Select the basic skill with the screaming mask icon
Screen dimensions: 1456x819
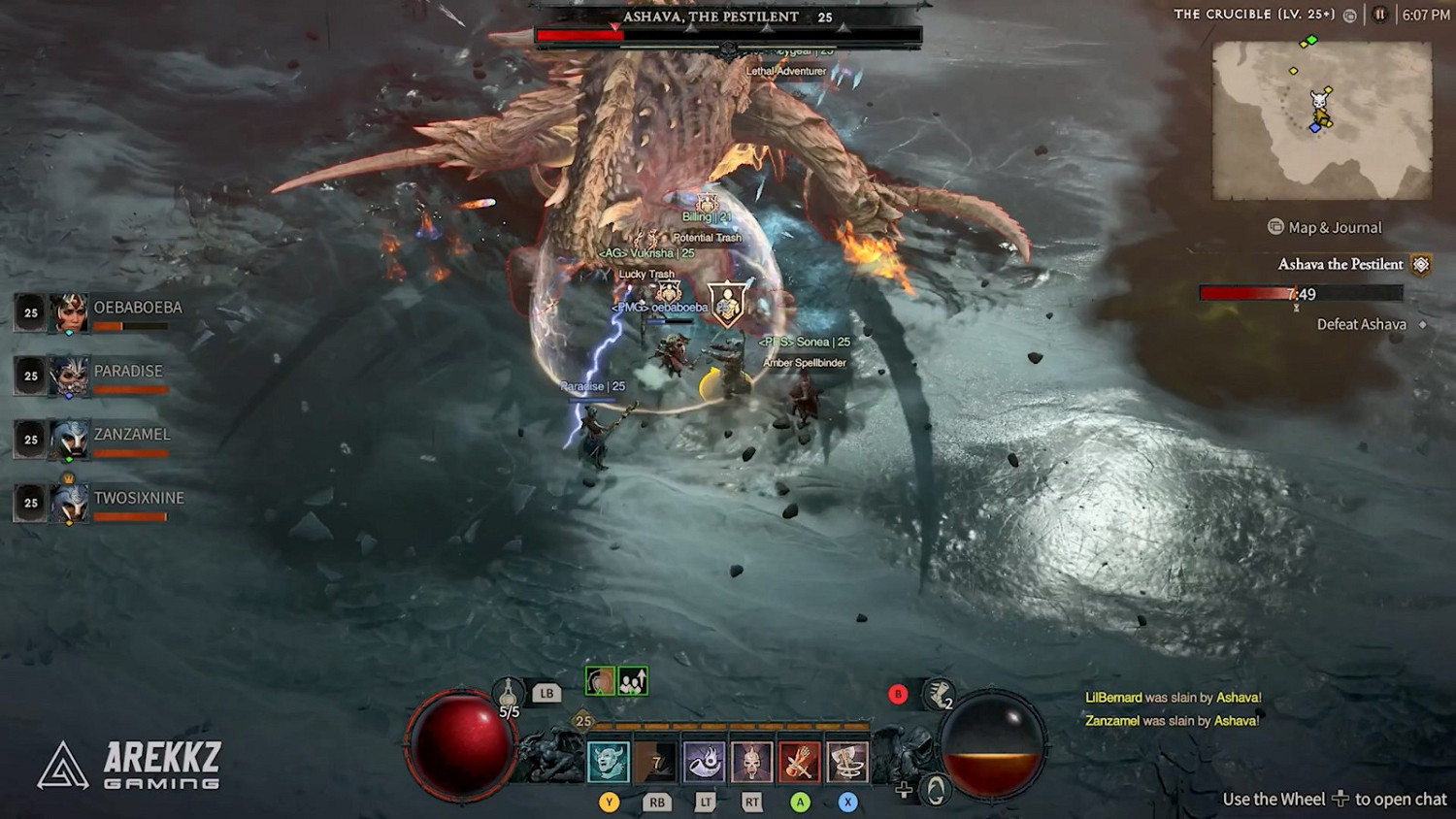pos(608,760)
